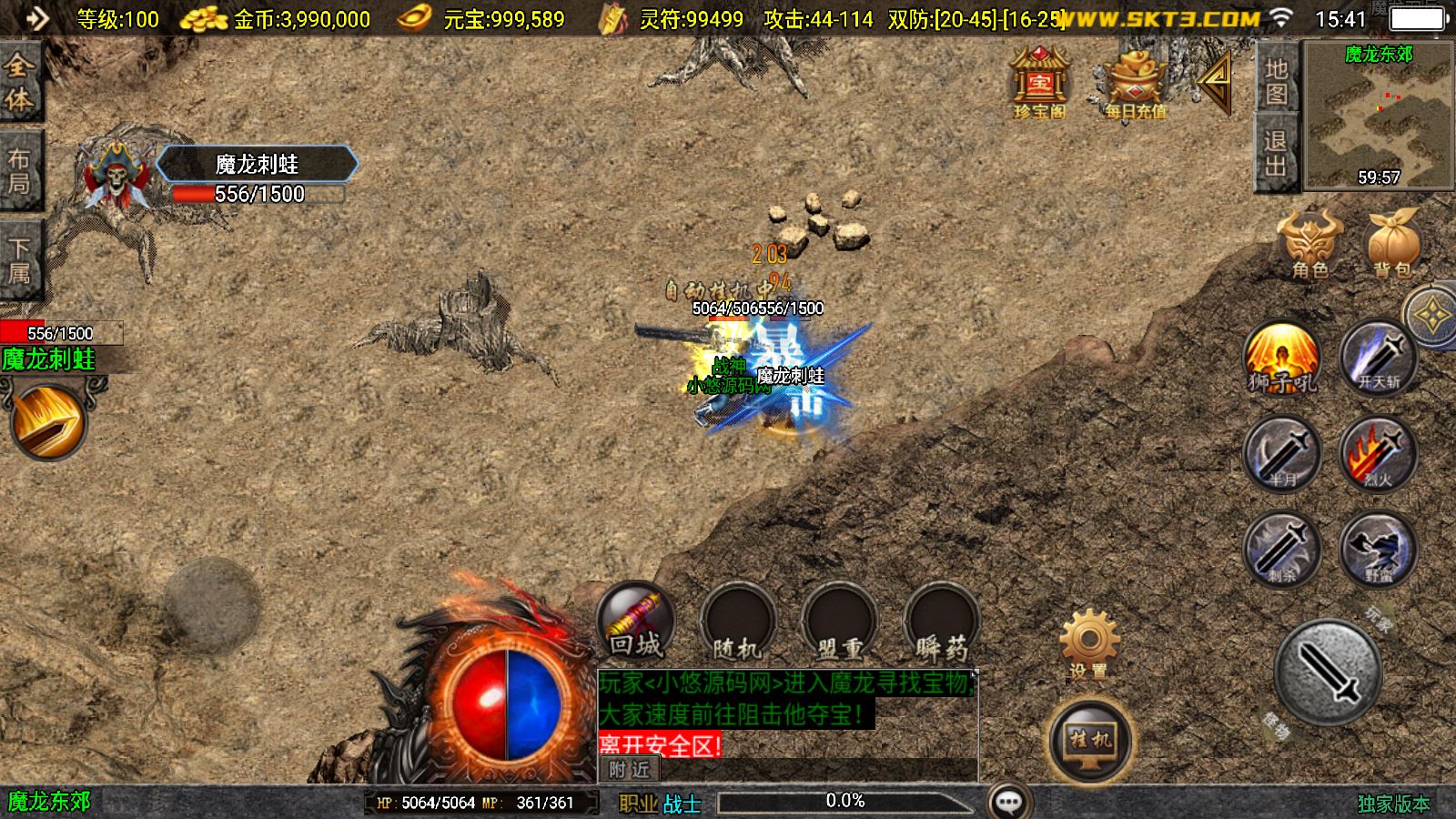Open the 珍宝阁 treasure shop
The height and width of the screenshot is (819, 1456).
point(1040,84)
